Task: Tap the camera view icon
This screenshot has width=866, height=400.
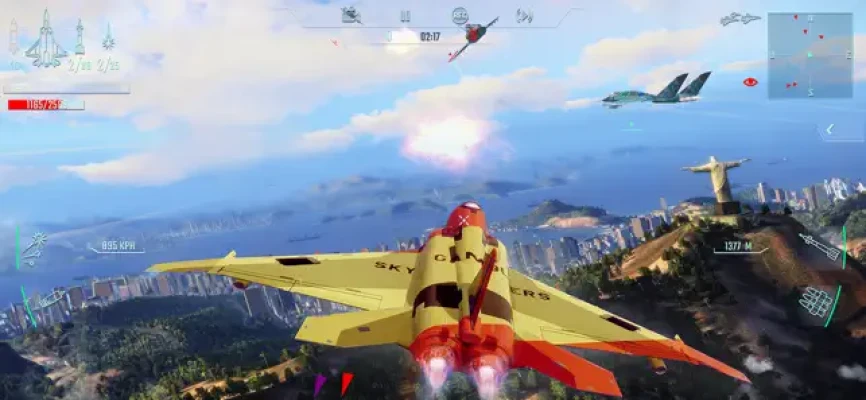Action: coord(351,15)
